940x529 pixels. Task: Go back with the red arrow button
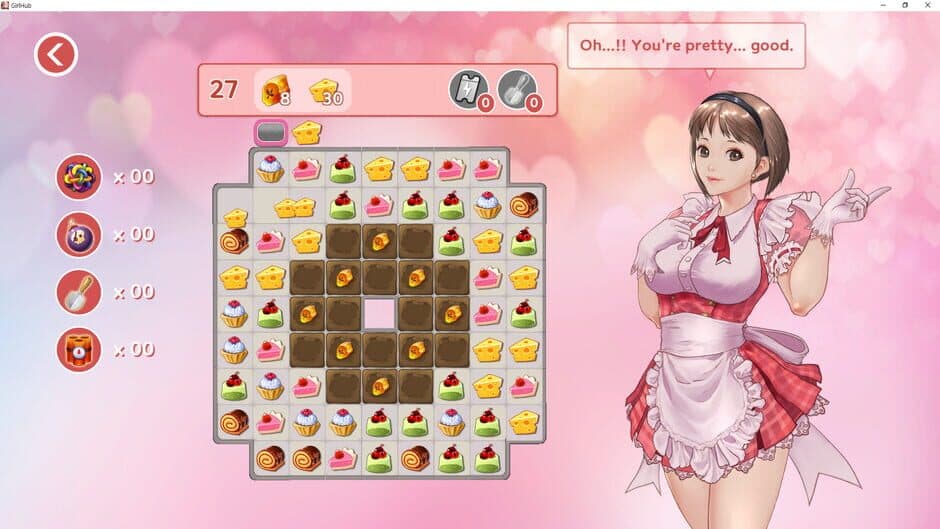point(56,55)
